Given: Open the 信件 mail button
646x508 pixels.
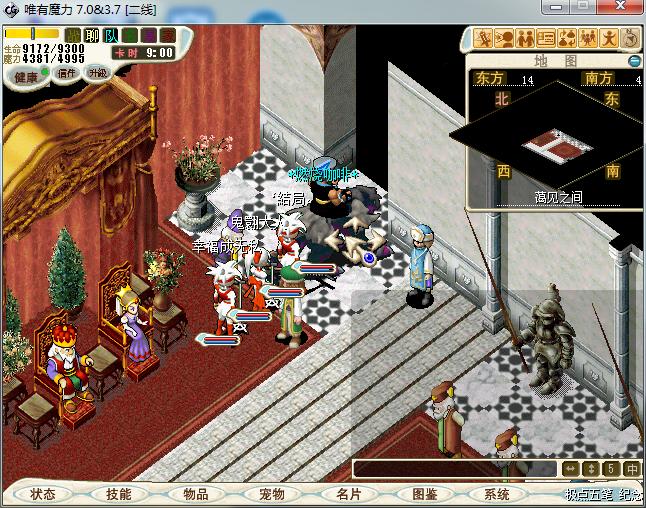Looking at the screenshot, I should (67, 75).
